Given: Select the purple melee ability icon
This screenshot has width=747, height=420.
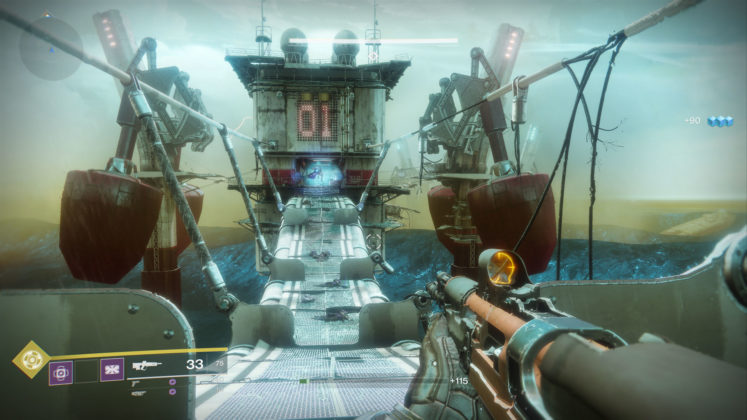Looking at the screenshot, I should 111,371.
